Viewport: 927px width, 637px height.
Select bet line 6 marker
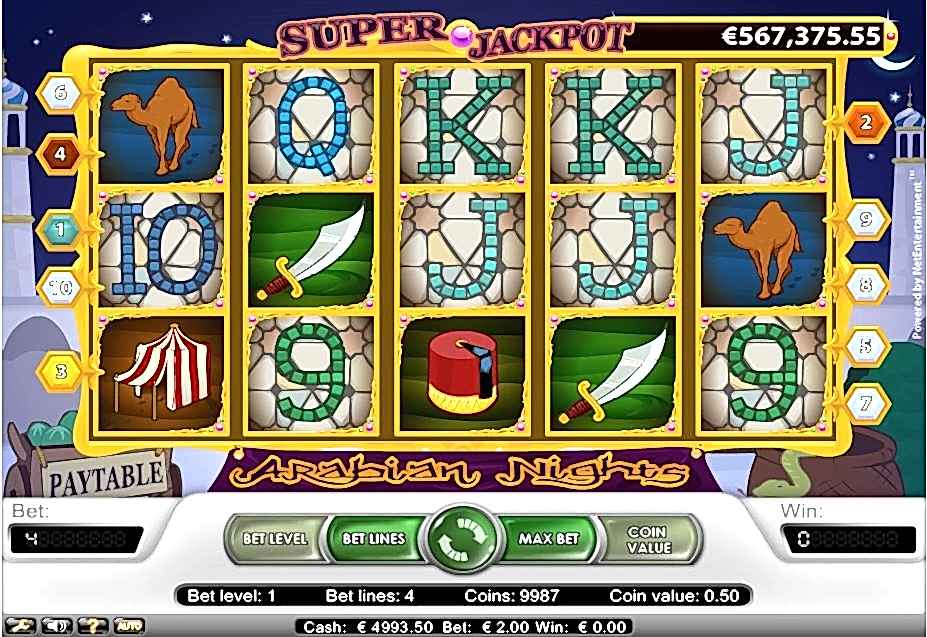pyautogui.click(x=60, y=93)
